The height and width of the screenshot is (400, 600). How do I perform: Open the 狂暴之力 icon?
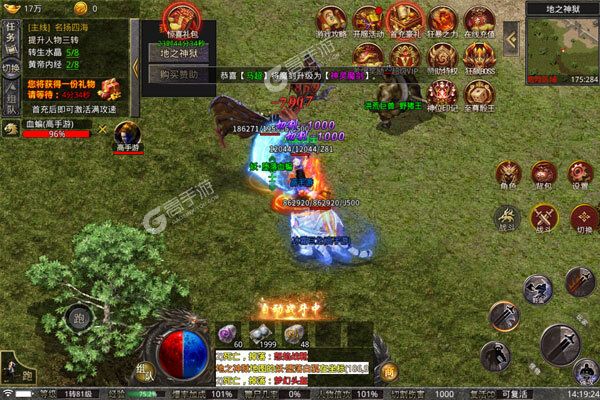click(438, 22)
